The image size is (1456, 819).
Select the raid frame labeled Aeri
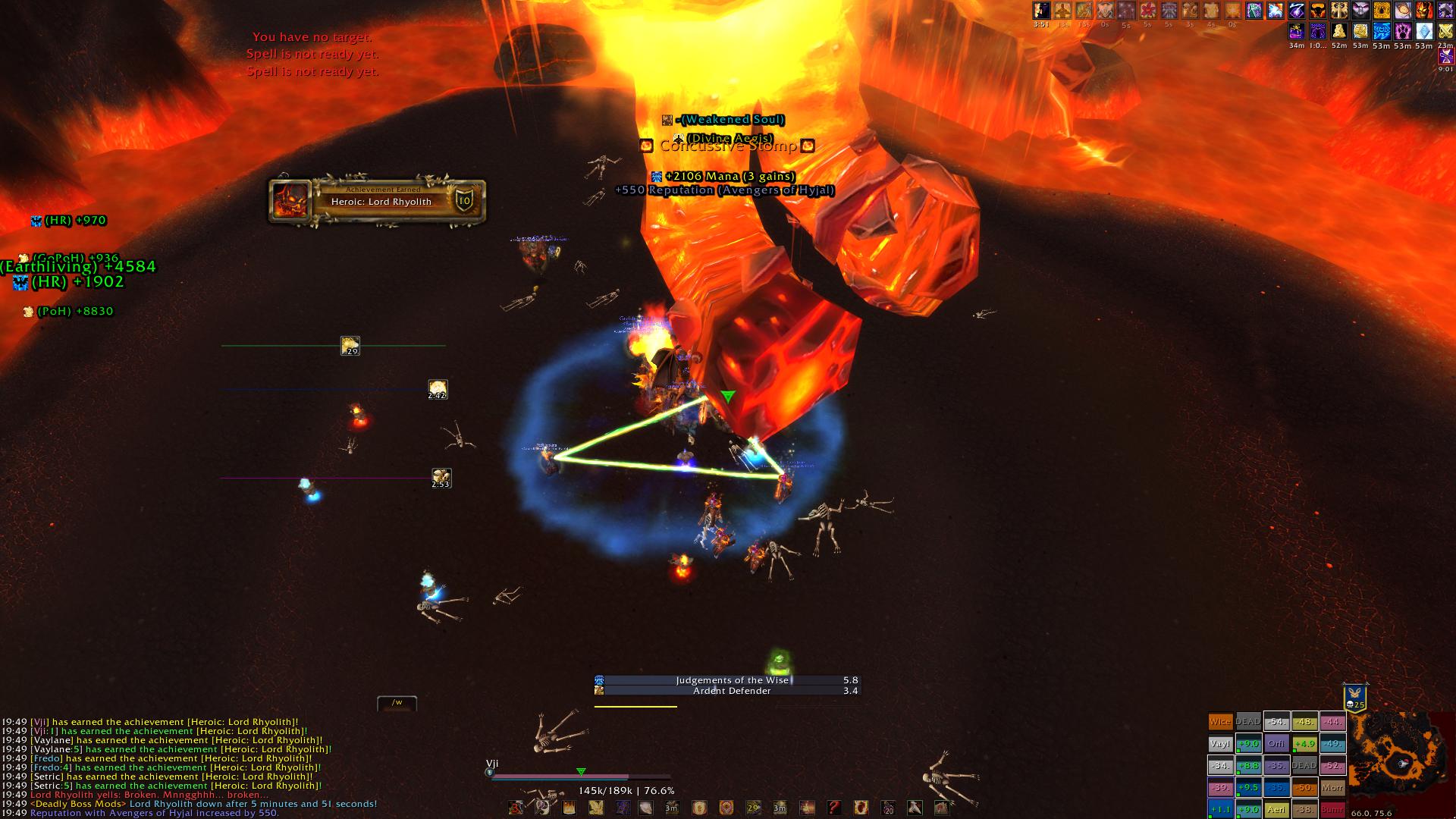tap(1276, 809)
